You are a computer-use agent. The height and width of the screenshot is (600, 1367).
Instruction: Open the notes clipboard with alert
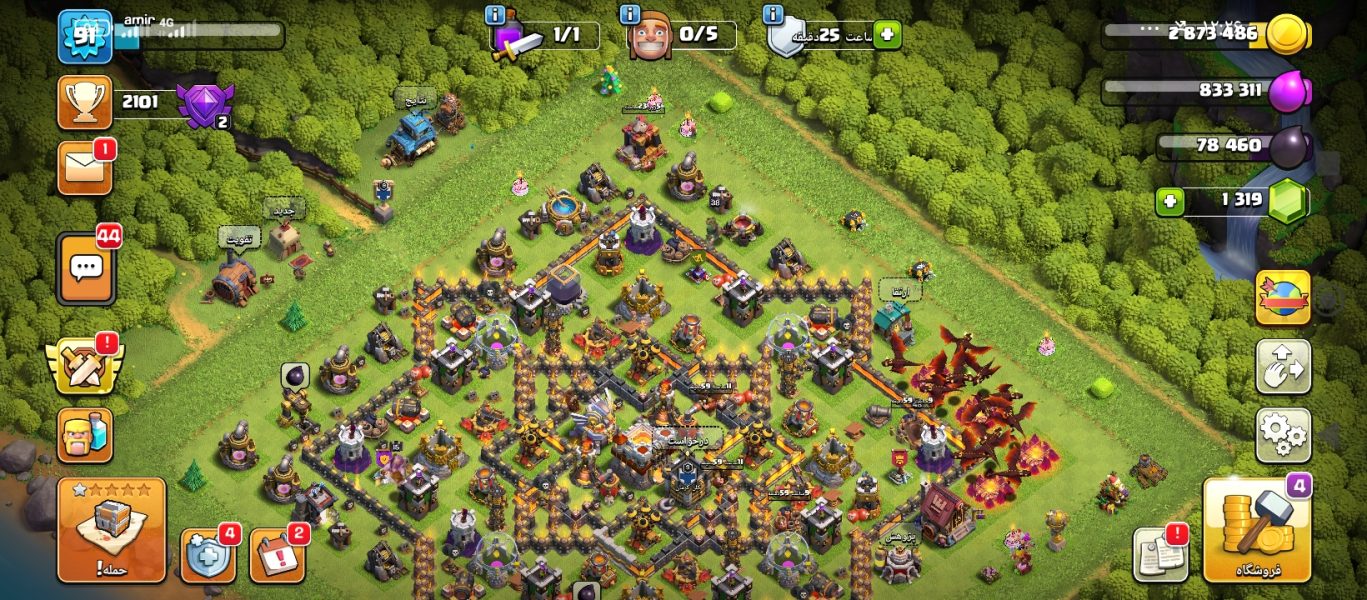coord(1160,553)
